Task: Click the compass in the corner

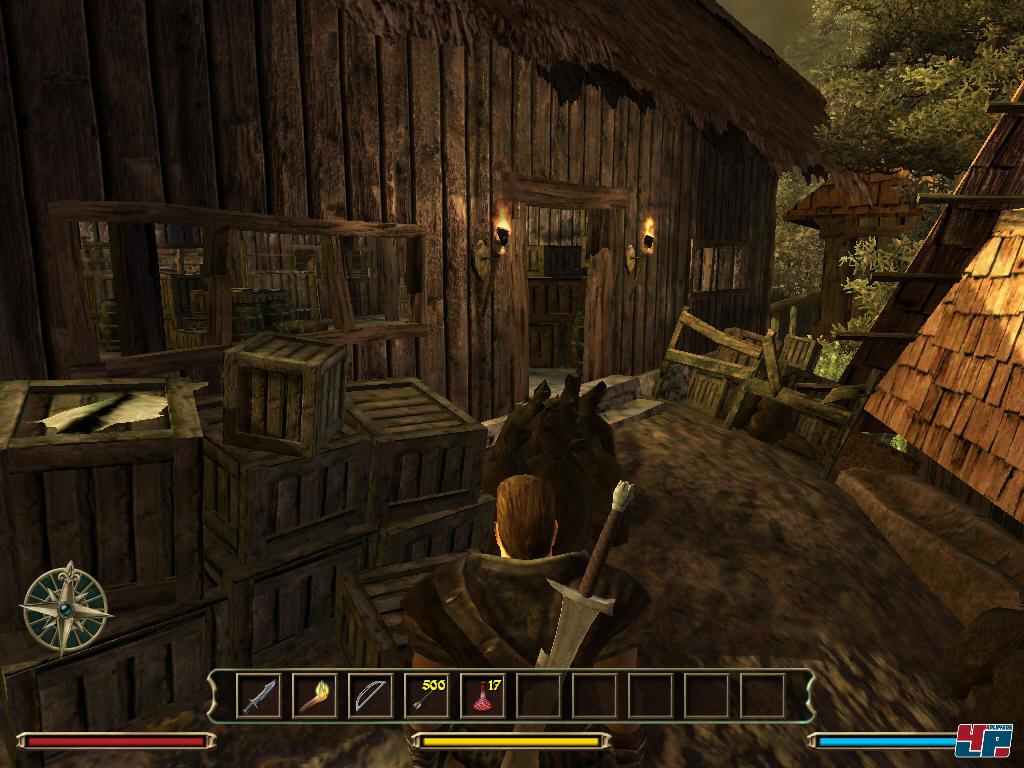Action: tap(66, 608)
